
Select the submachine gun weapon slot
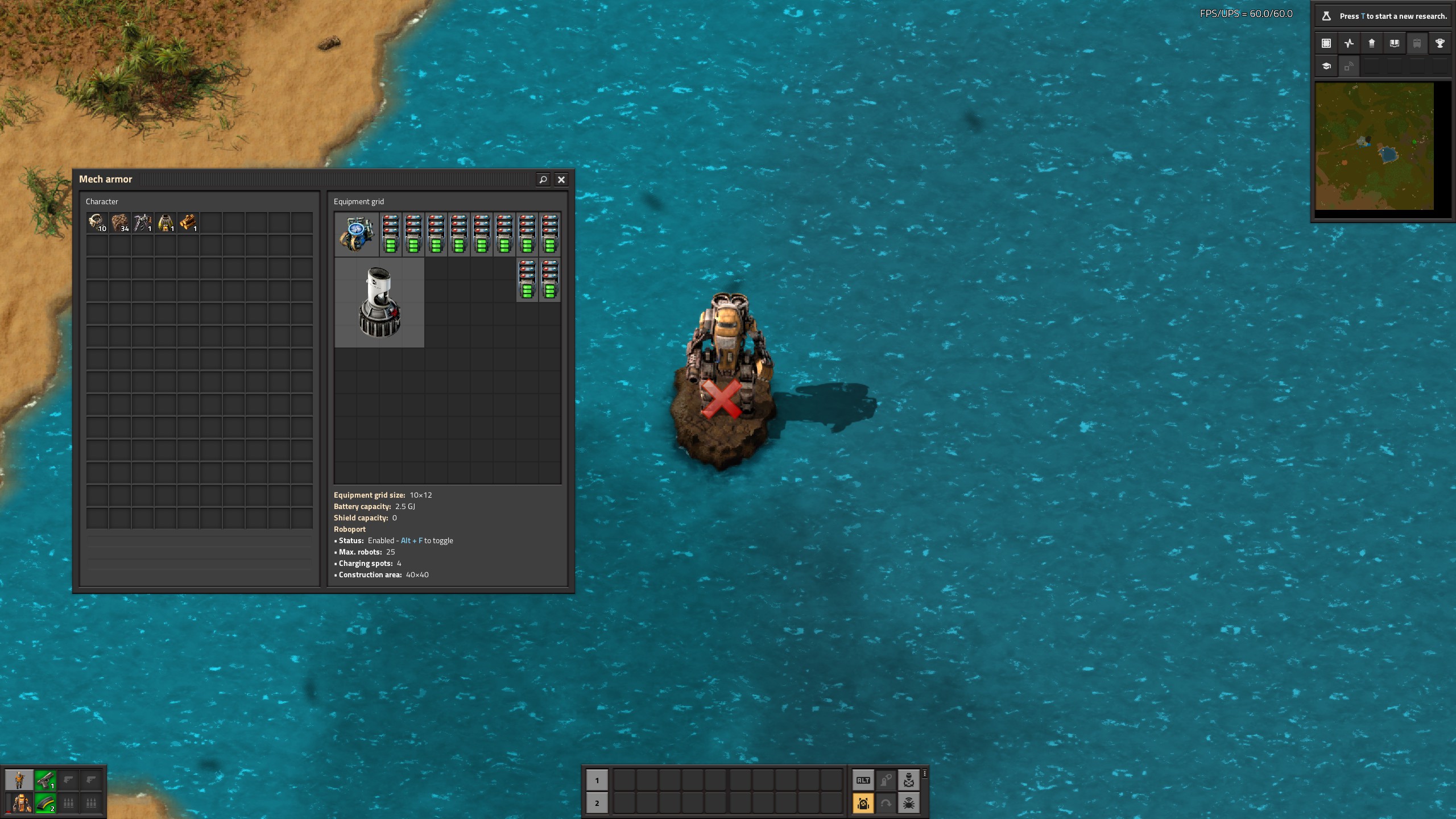pos(45,780)
